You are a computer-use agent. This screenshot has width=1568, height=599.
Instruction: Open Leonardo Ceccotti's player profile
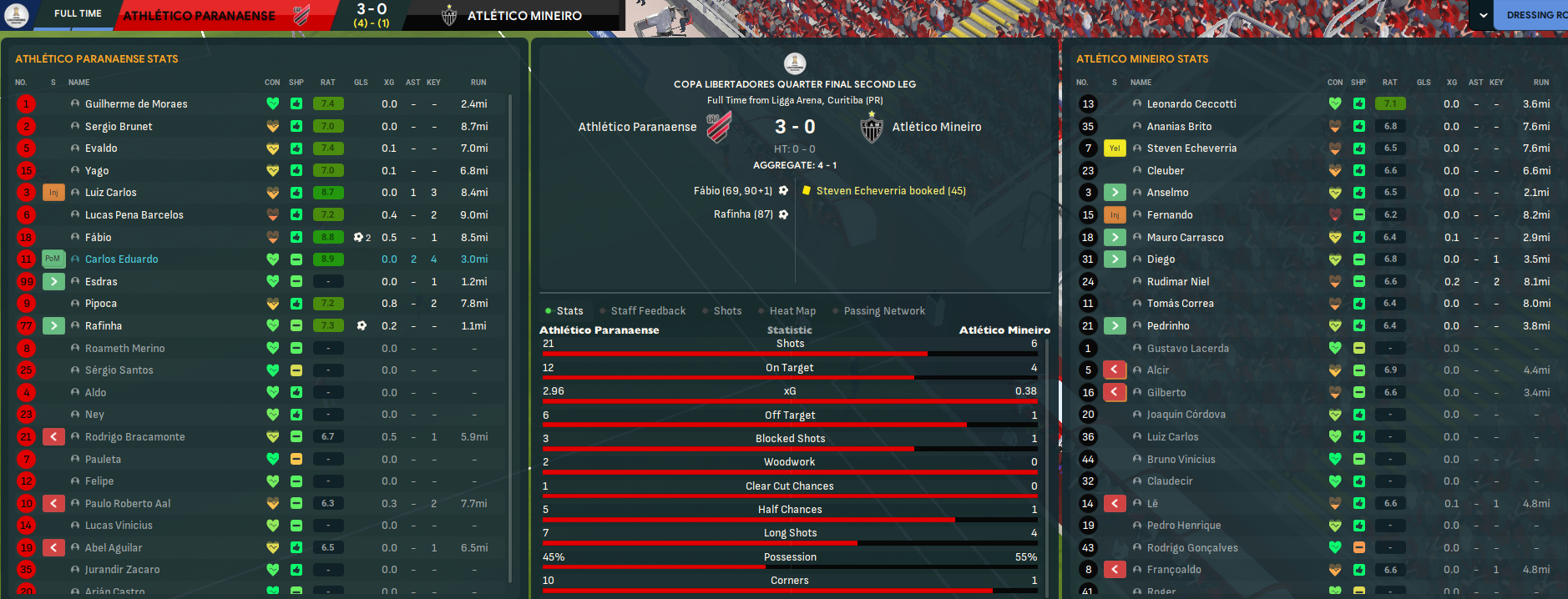pos(1191,104)
